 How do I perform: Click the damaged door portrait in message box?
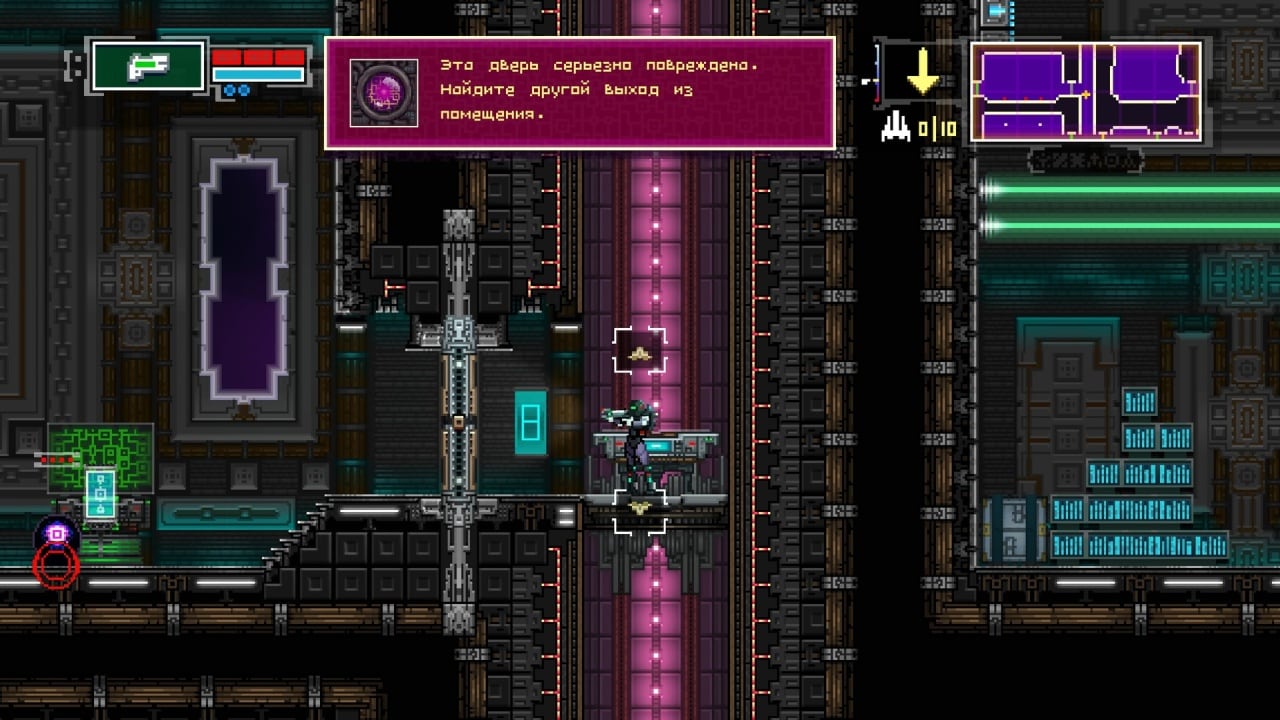click(x=384, y=93)
